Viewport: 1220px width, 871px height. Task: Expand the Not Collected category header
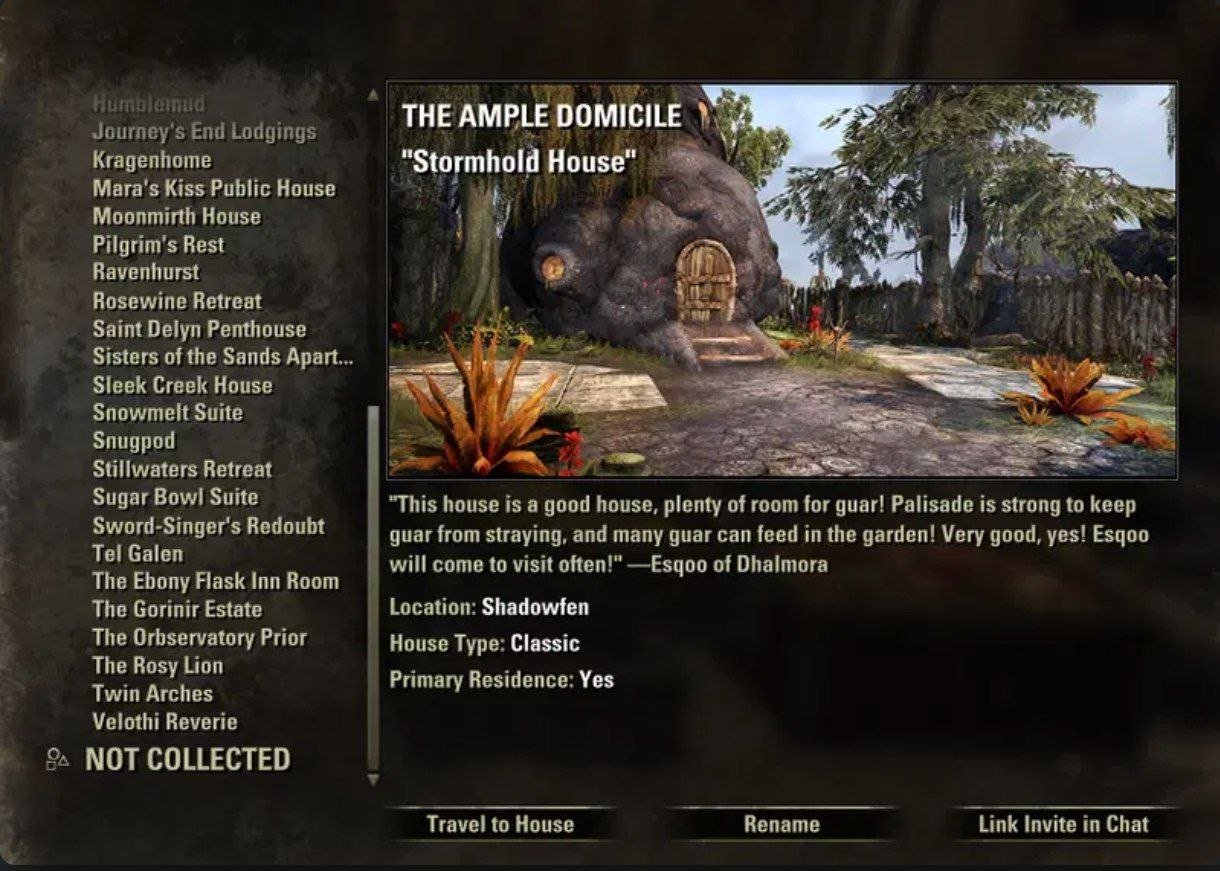click(x=187, y=760)
